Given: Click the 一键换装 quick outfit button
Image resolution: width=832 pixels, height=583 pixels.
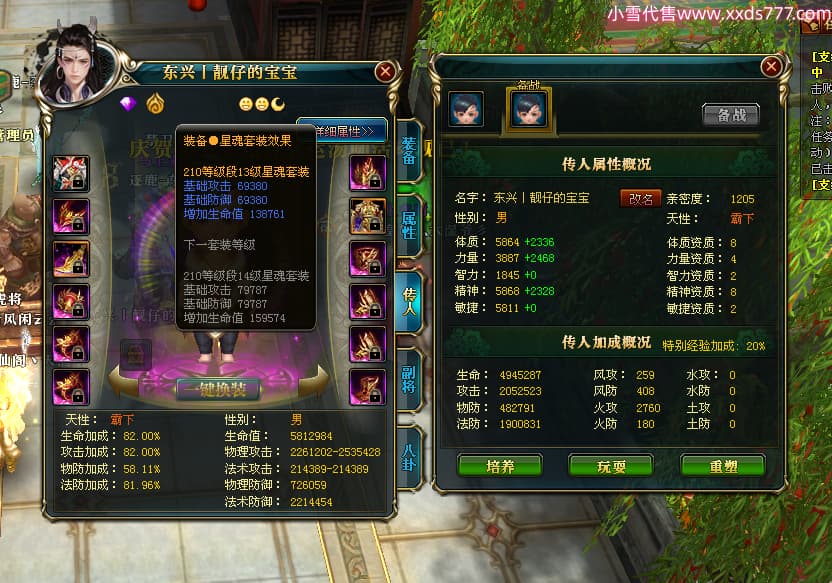Looking at the screenshot, I should tap(217, 389).
